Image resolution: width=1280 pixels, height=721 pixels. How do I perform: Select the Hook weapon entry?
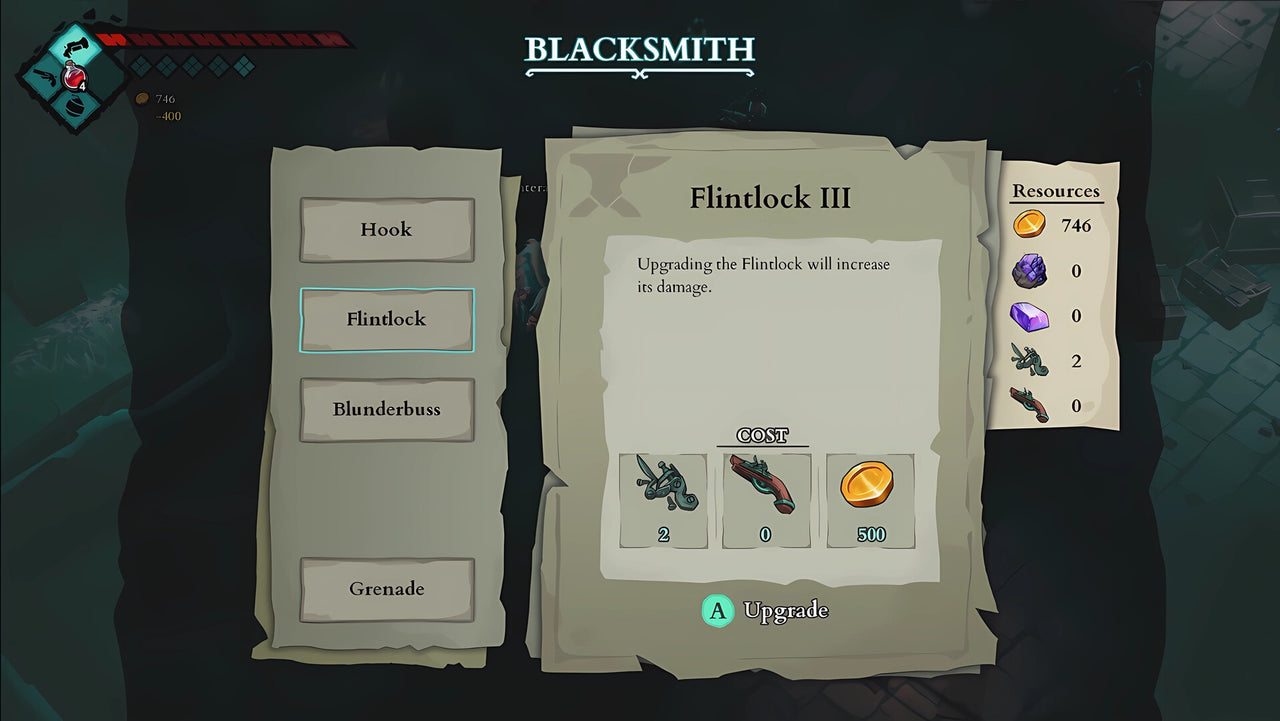pos(386,229)
